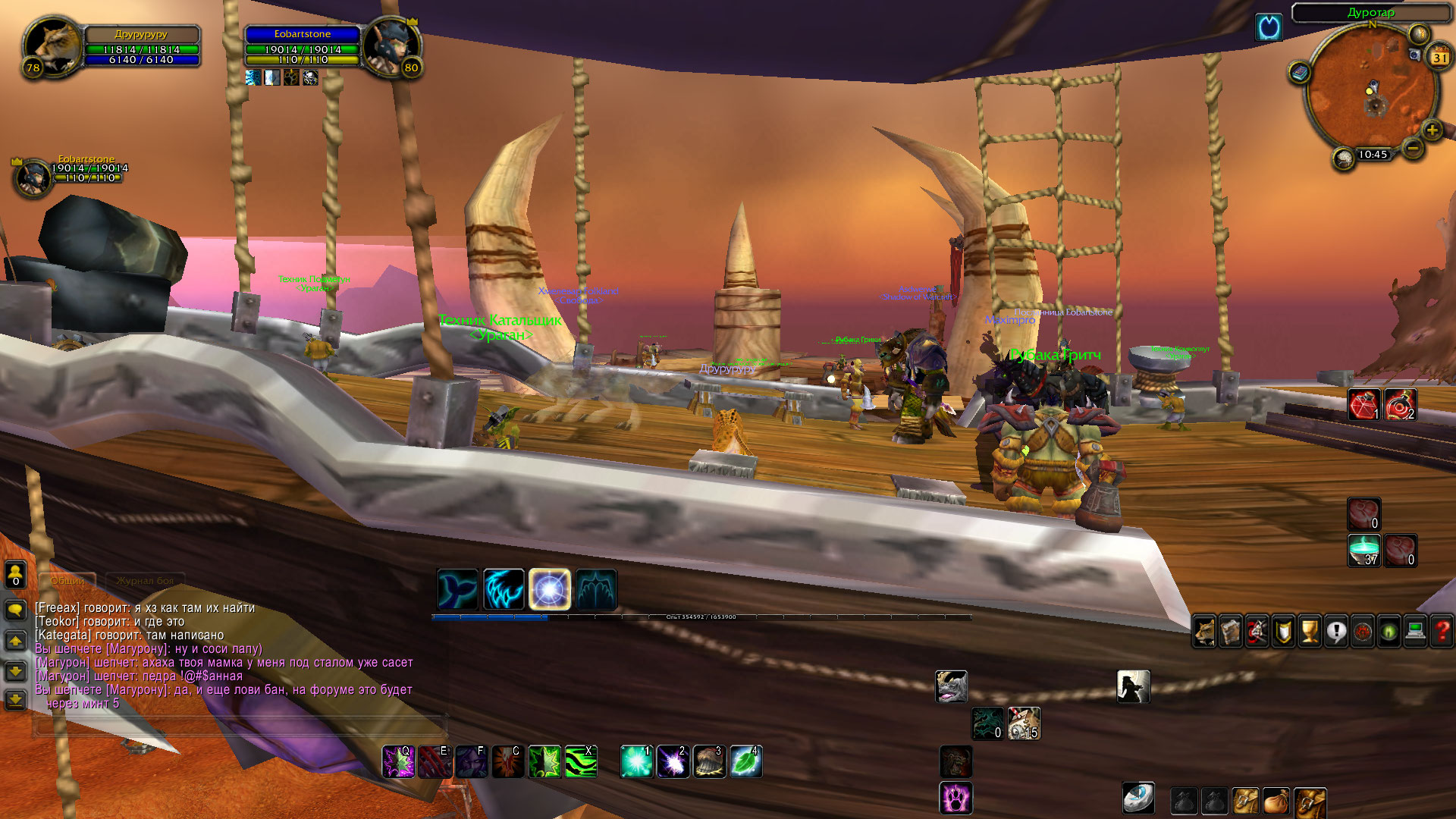
Task: Select the Eobartstone target portrait
Action: pos(388,45)
